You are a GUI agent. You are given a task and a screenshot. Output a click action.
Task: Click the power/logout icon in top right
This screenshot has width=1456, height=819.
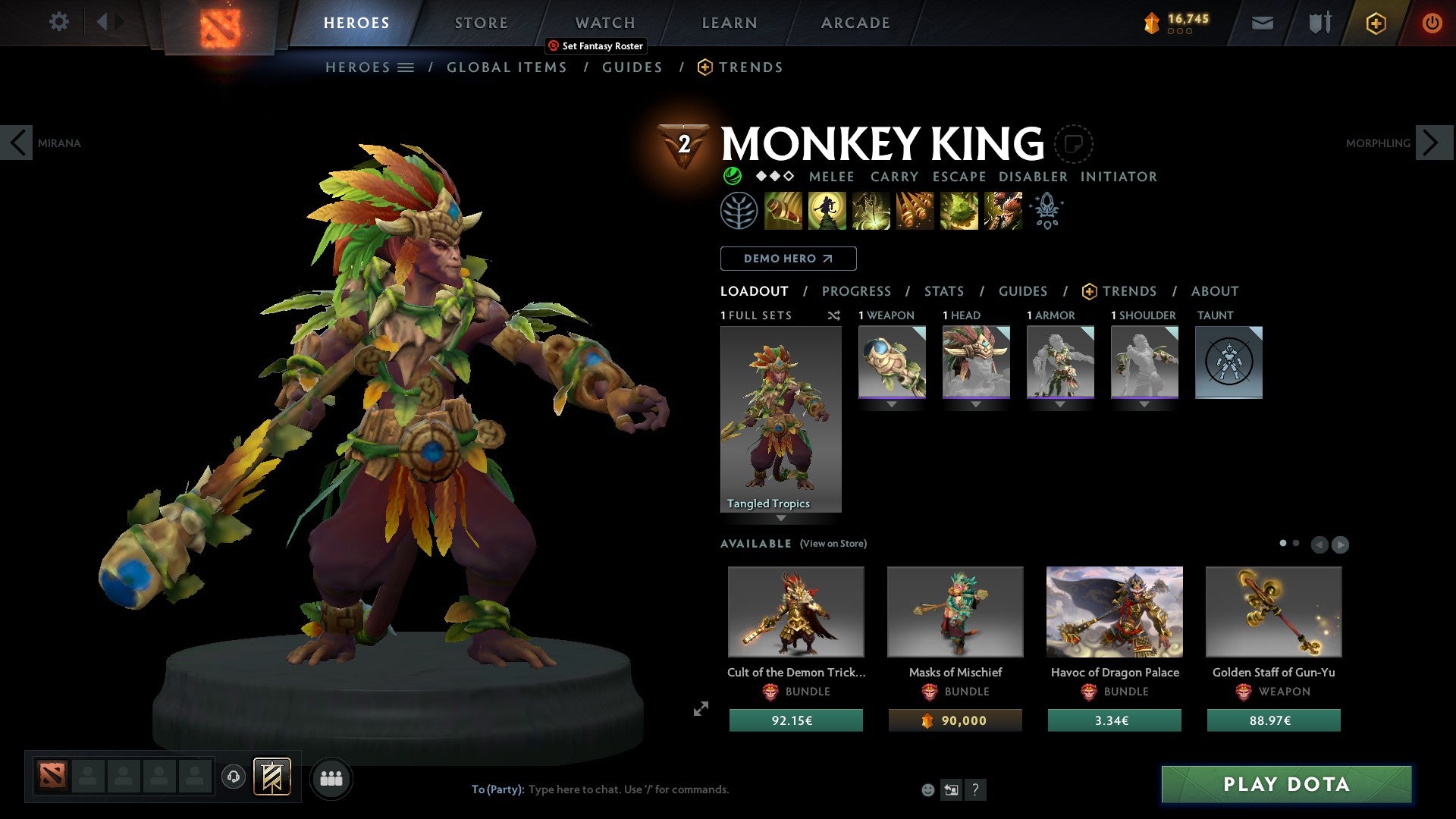click(1433, 23)
